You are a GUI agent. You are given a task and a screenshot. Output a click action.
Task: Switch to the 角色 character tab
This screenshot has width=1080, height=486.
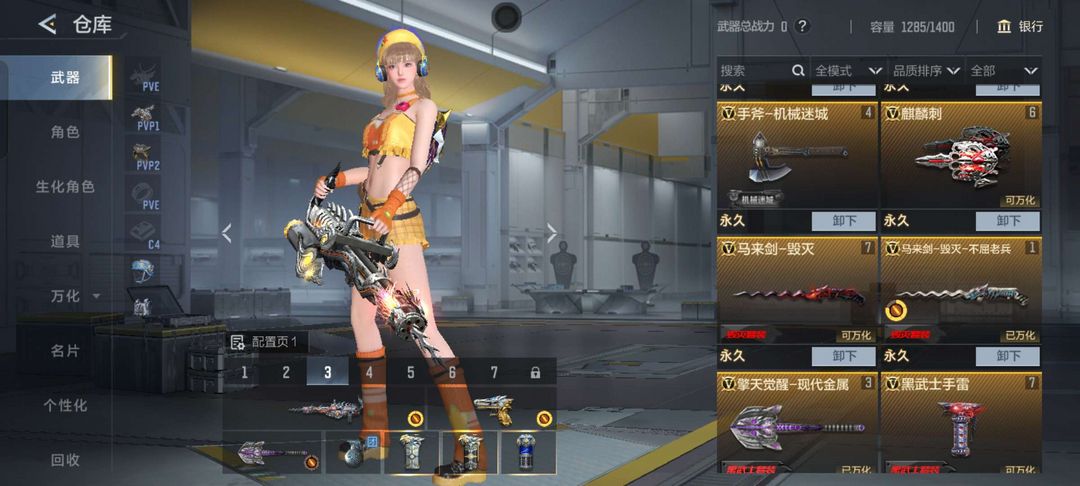(65, 132)
